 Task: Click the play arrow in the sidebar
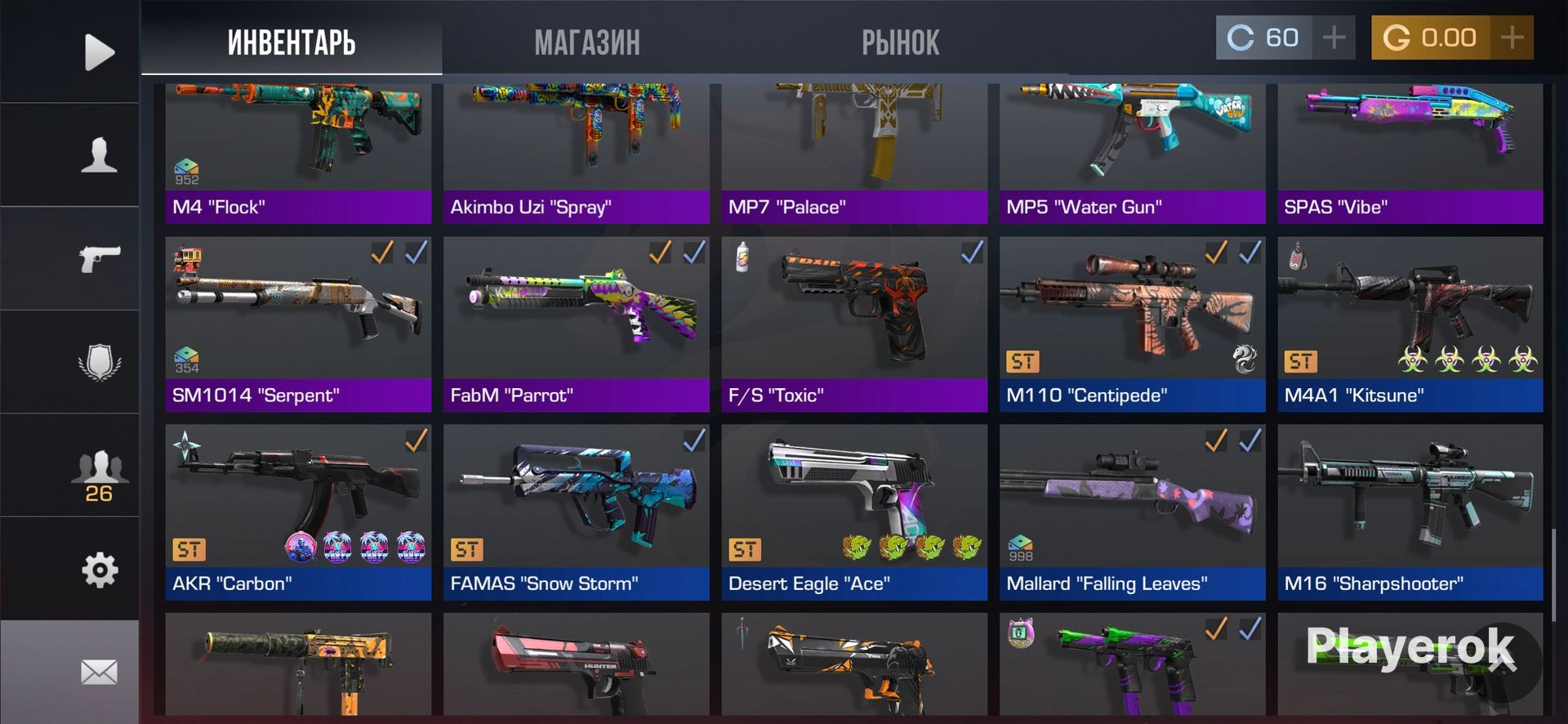coord(99,52)
